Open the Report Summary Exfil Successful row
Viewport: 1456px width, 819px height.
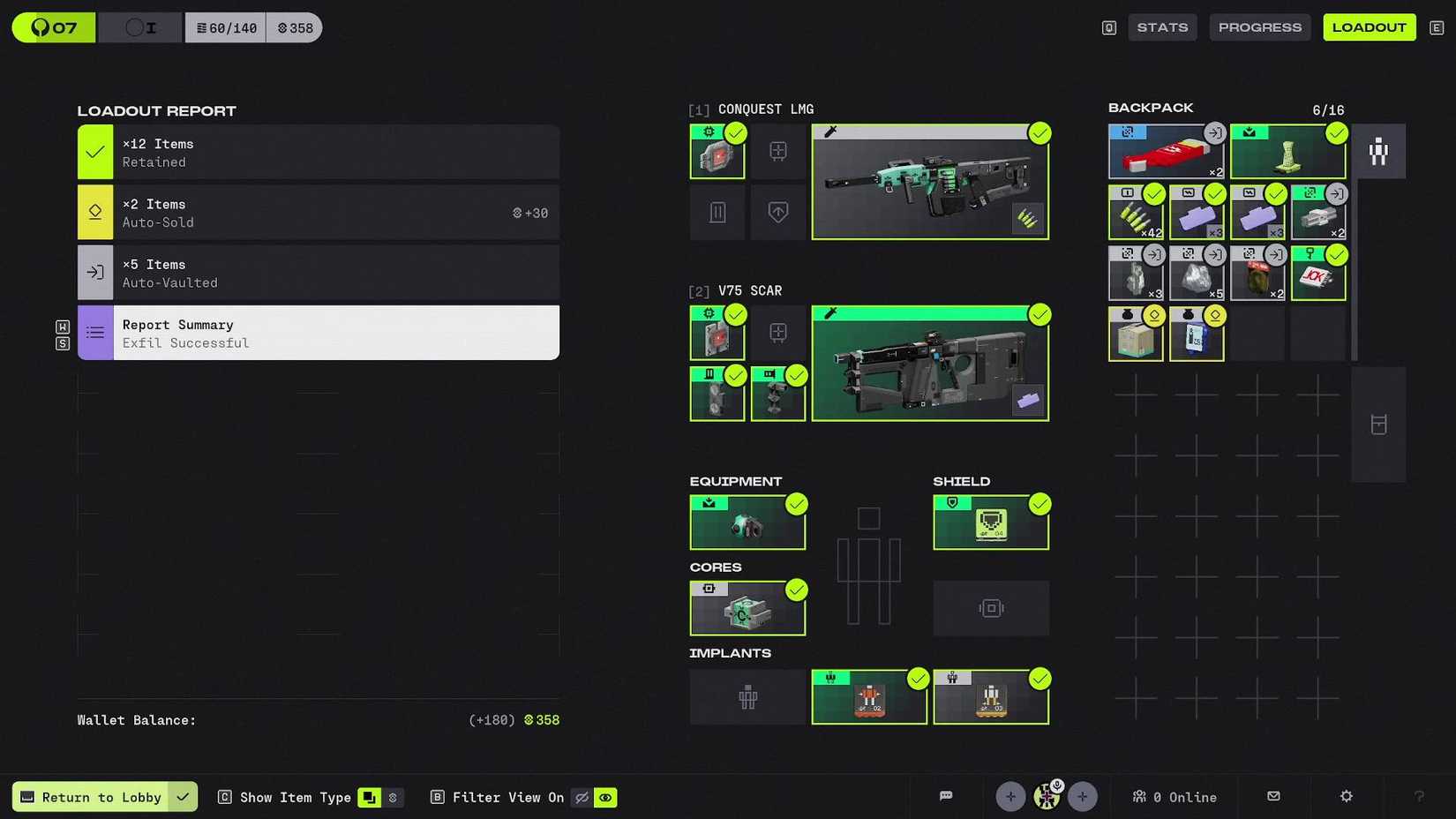click(x=318, y=333)
